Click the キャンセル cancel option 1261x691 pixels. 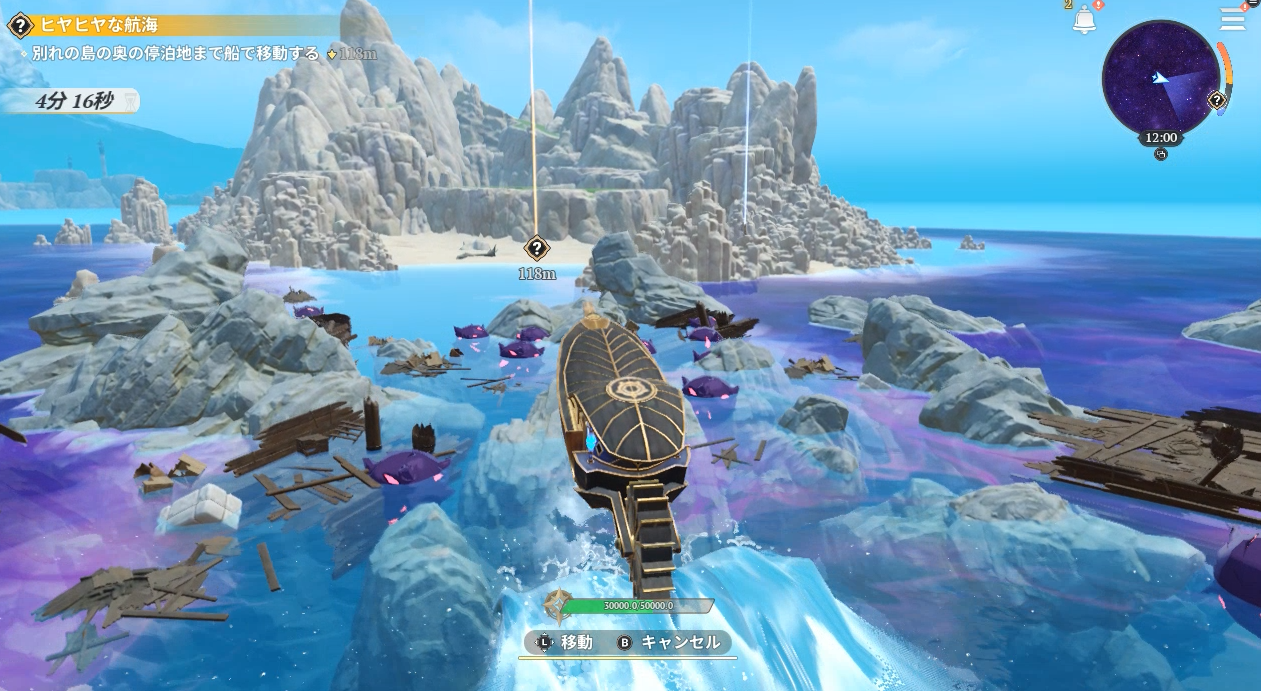pyautogui.click(x=670, y=642)
